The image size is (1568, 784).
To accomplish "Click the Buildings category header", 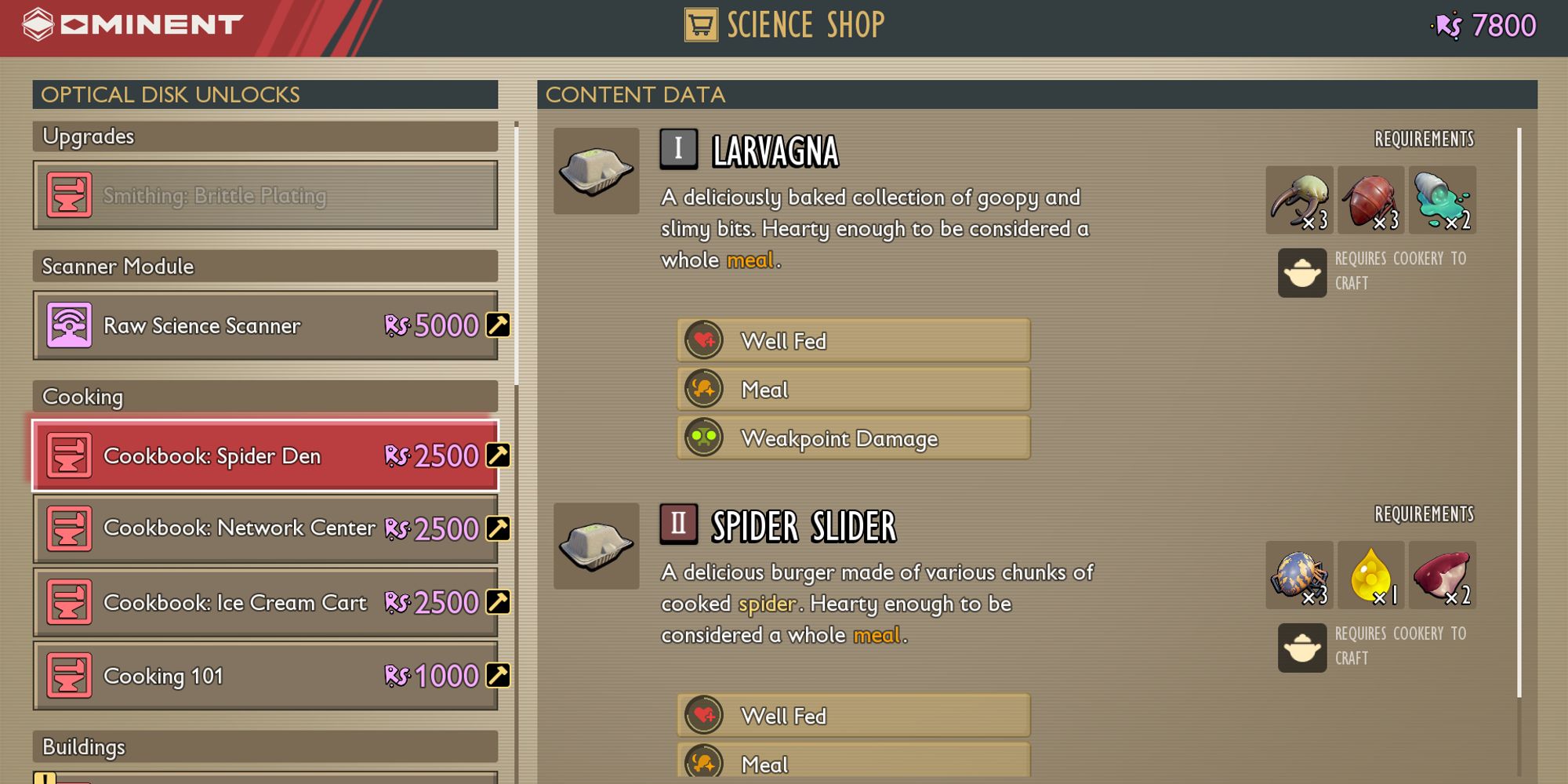I will 265,746.
